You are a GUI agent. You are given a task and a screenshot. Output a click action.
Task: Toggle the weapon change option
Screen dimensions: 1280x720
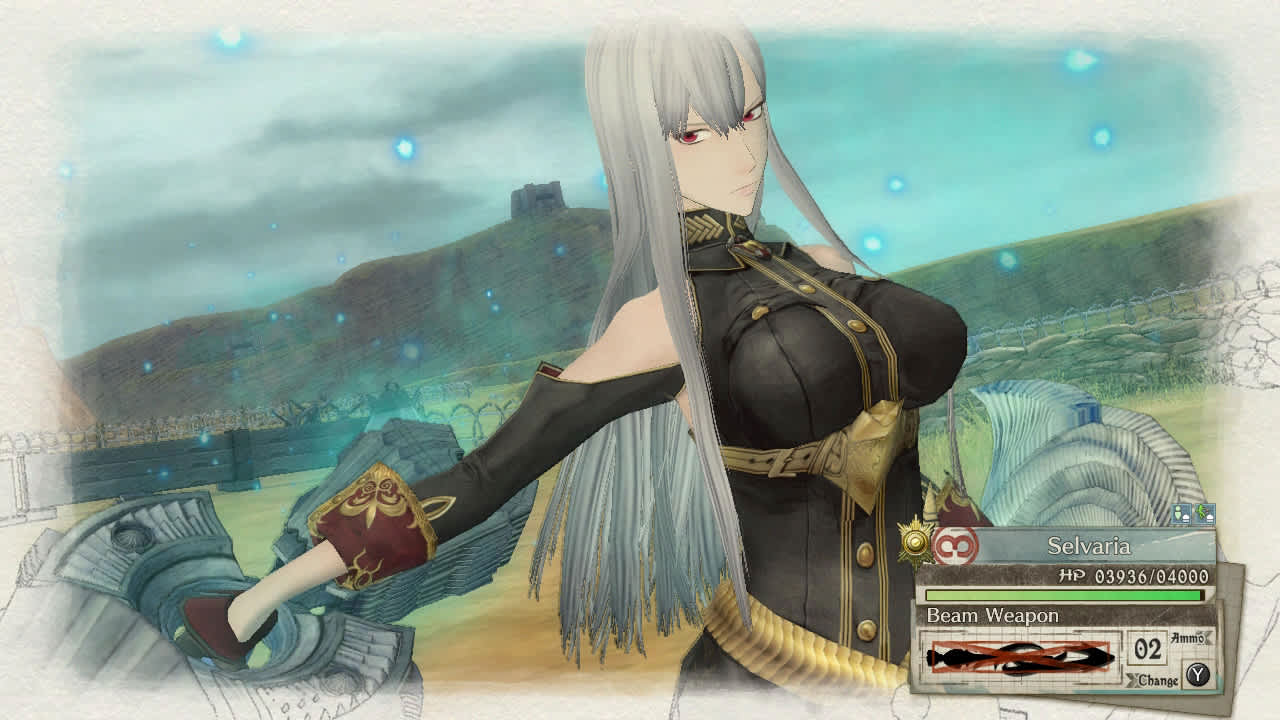tap(1160, 680)
